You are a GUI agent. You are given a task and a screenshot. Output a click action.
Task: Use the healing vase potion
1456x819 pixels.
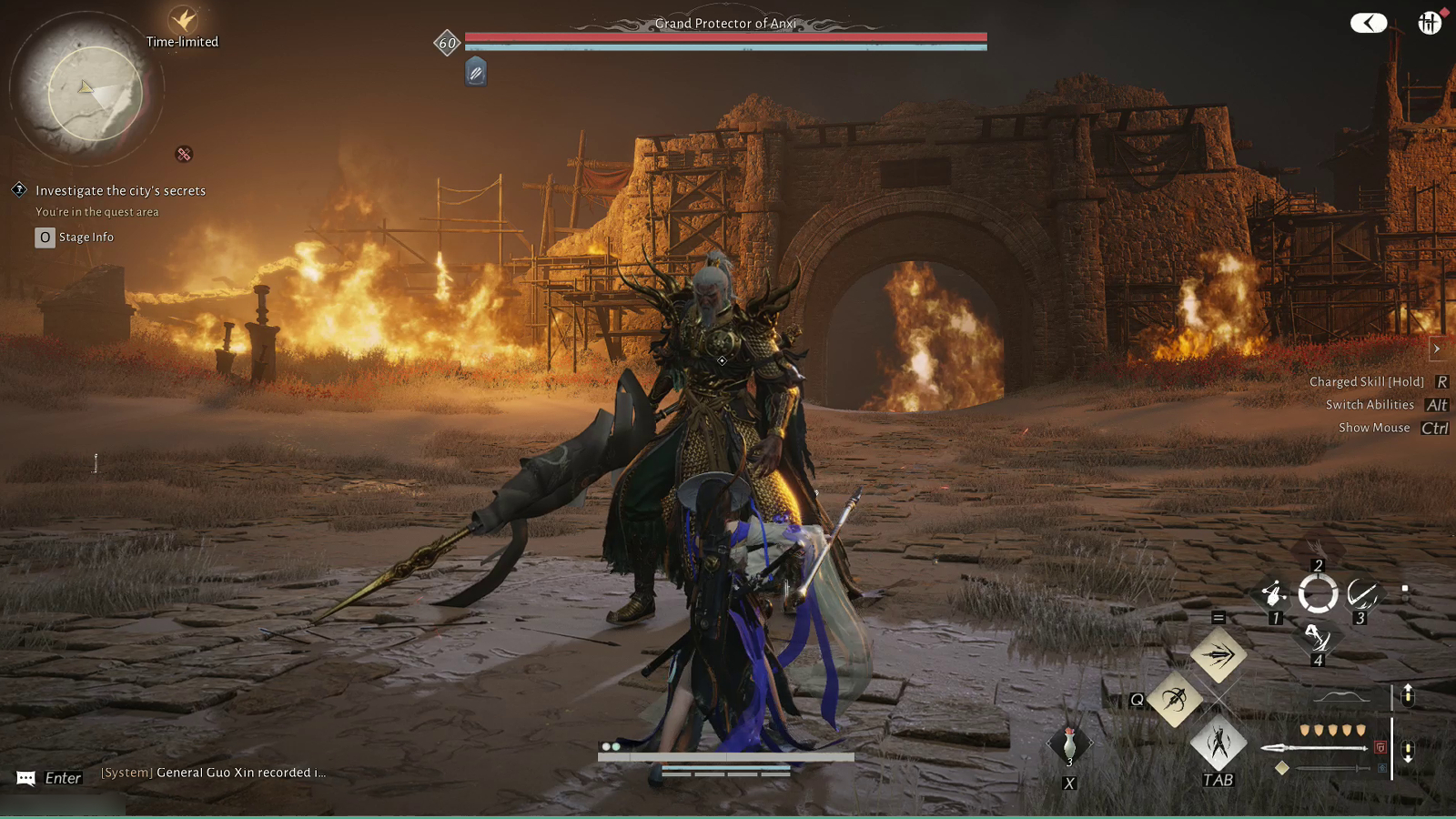point(1069,743)
